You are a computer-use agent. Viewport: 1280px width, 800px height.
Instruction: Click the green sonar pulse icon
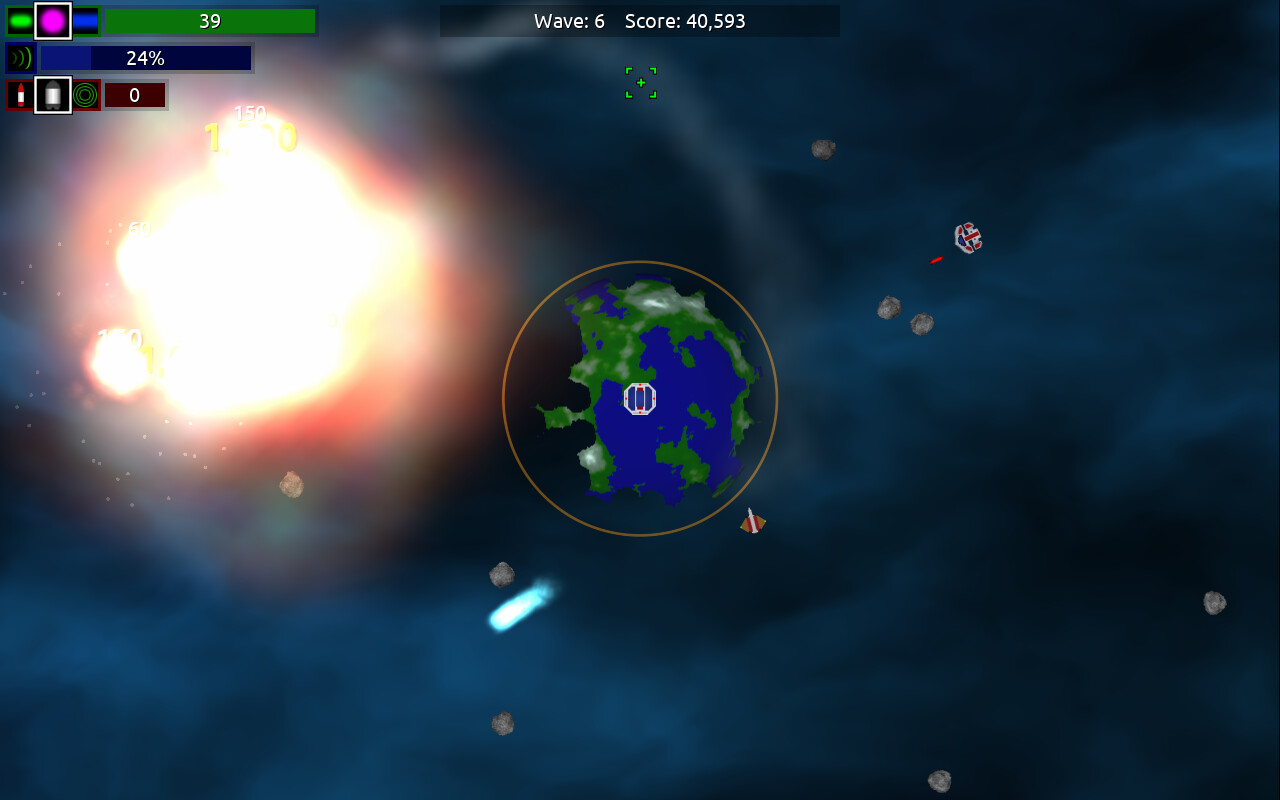[x=21, y=57]
